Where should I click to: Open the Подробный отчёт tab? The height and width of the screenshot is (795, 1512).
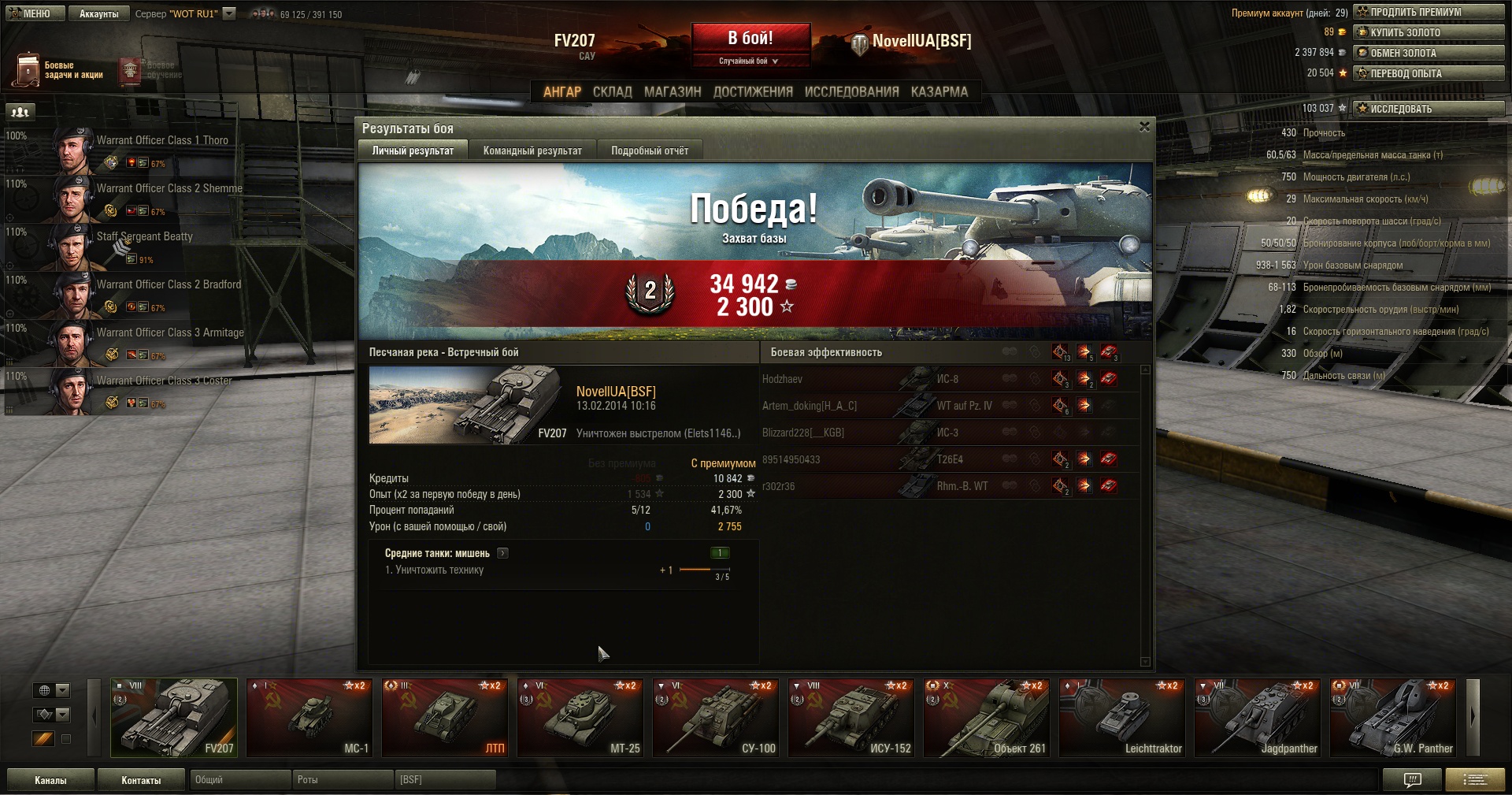649,150
